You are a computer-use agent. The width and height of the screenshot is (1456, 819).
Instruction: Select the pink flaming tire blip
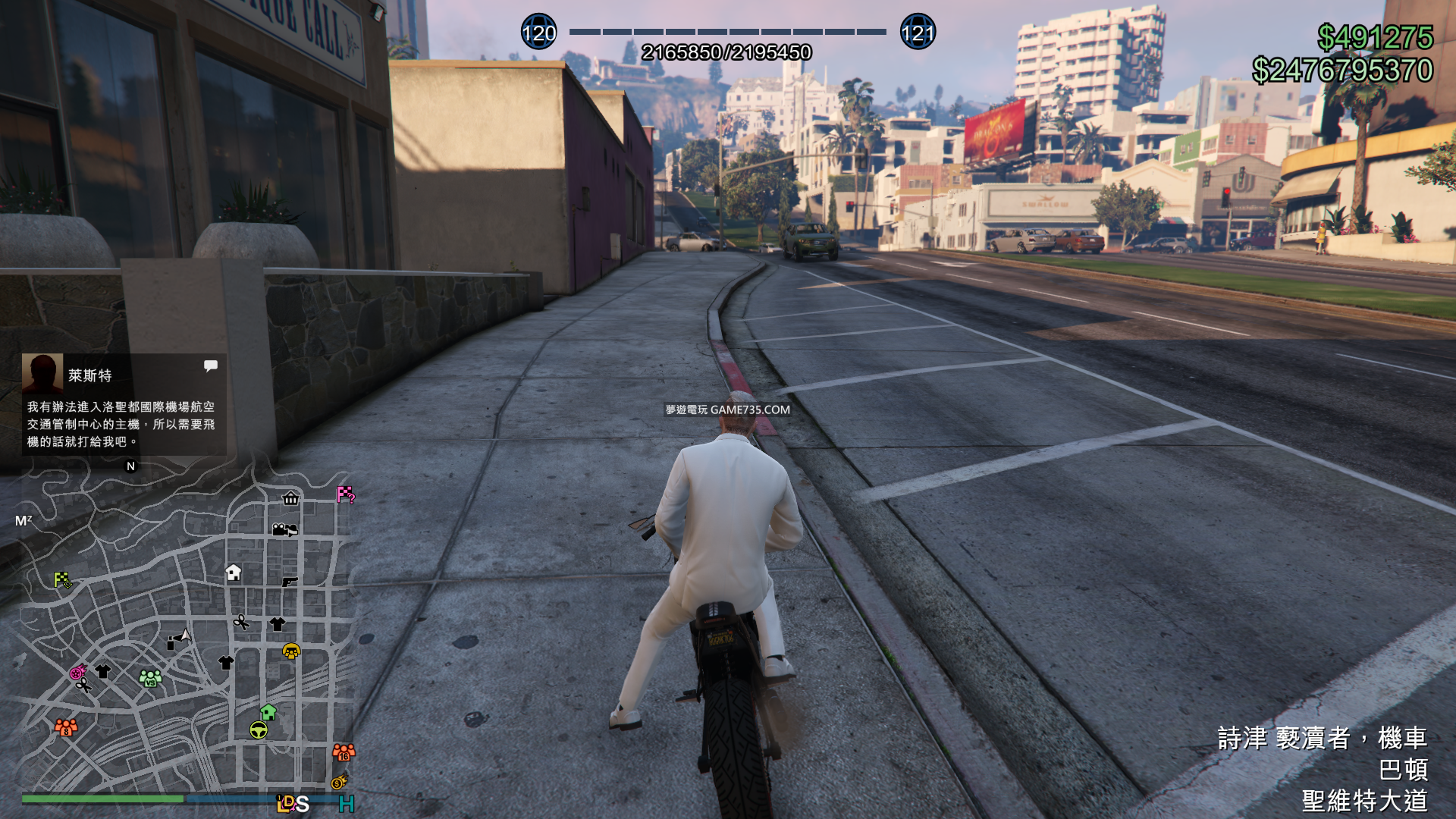pos(78,672)
